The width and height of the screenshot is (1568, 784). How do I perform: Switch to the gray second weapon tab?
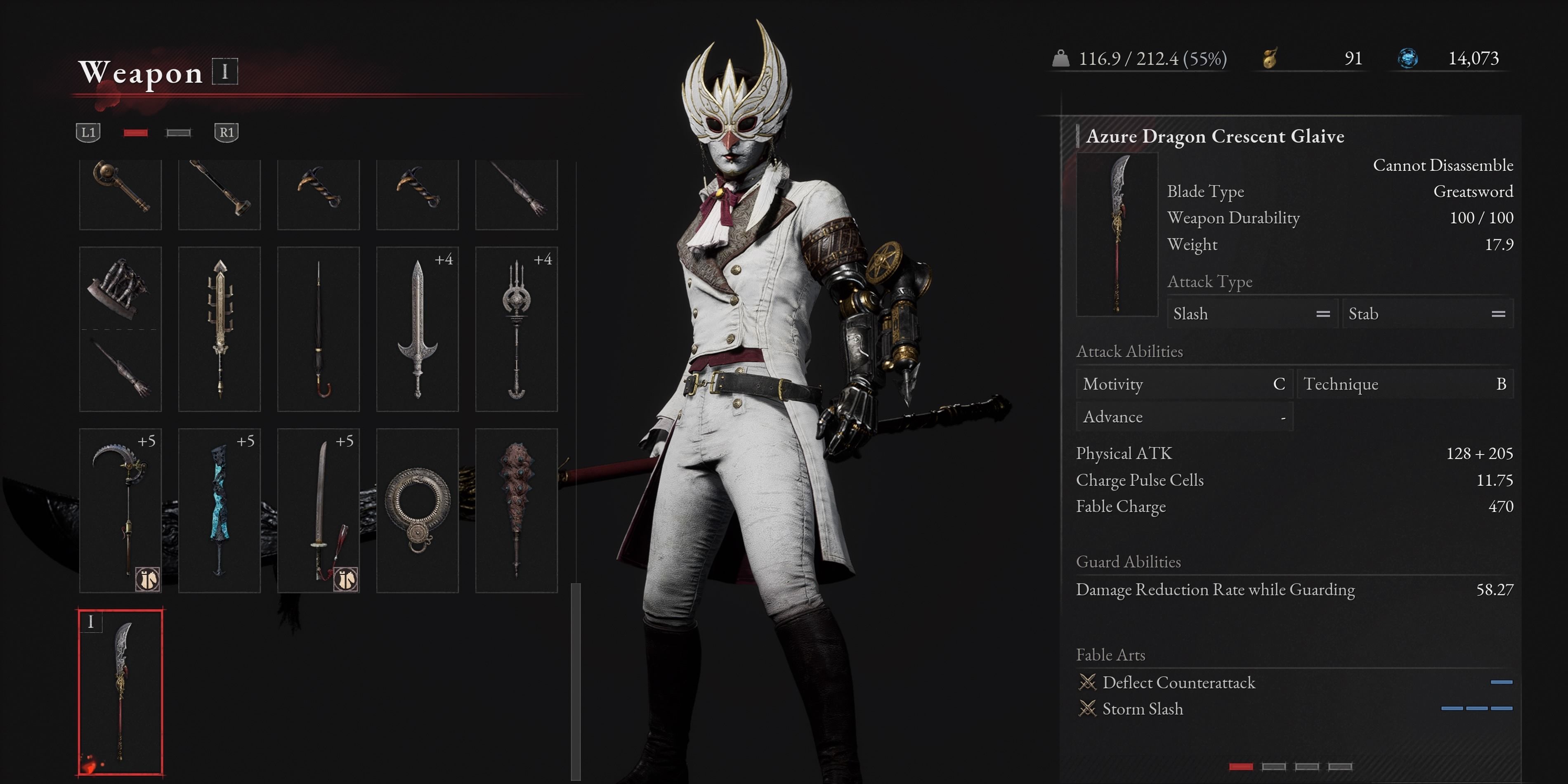[178, 133]
